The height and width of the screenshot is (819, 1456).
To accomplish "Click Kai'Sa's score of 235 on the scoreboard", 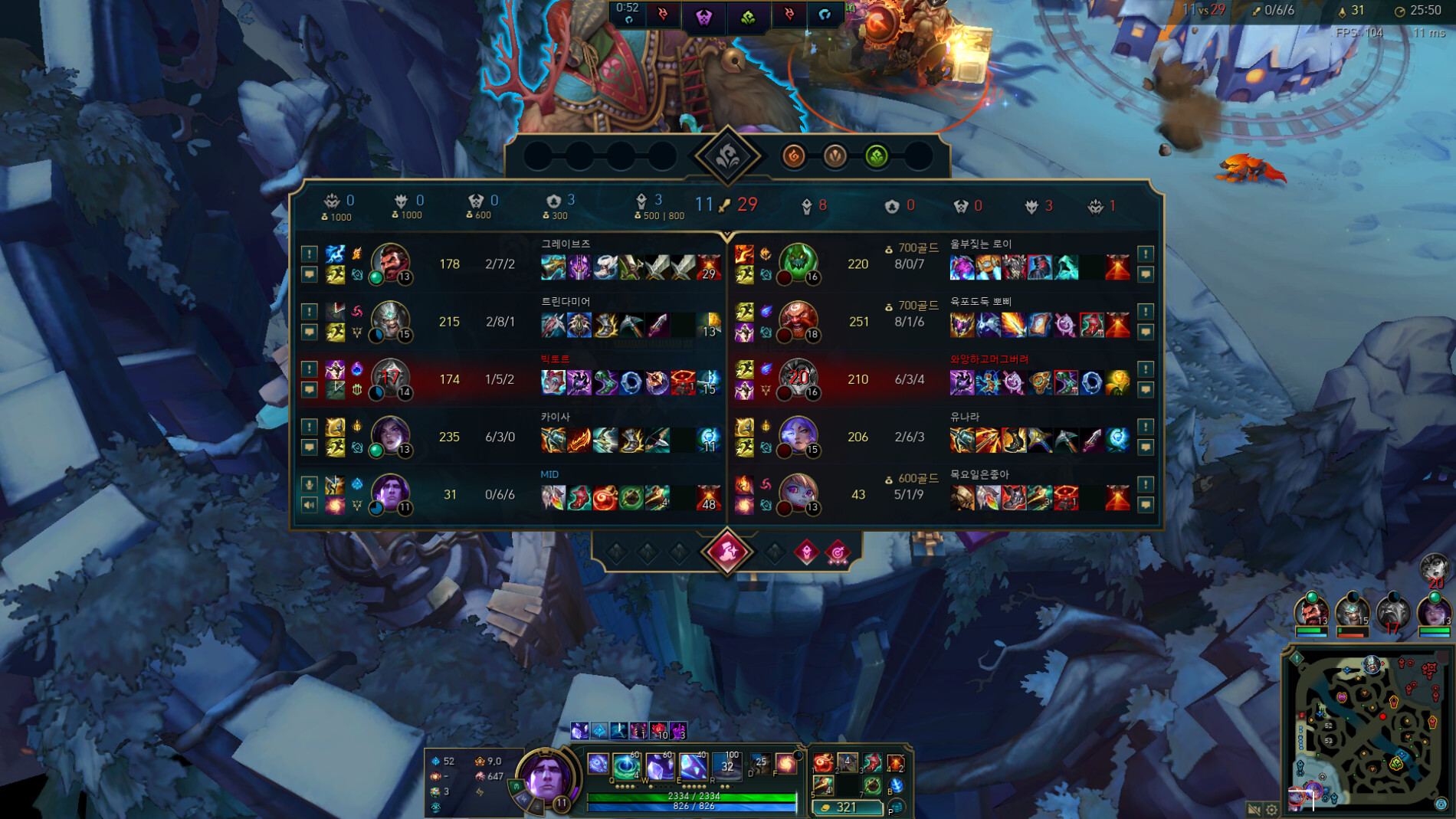I will [449, 437].
